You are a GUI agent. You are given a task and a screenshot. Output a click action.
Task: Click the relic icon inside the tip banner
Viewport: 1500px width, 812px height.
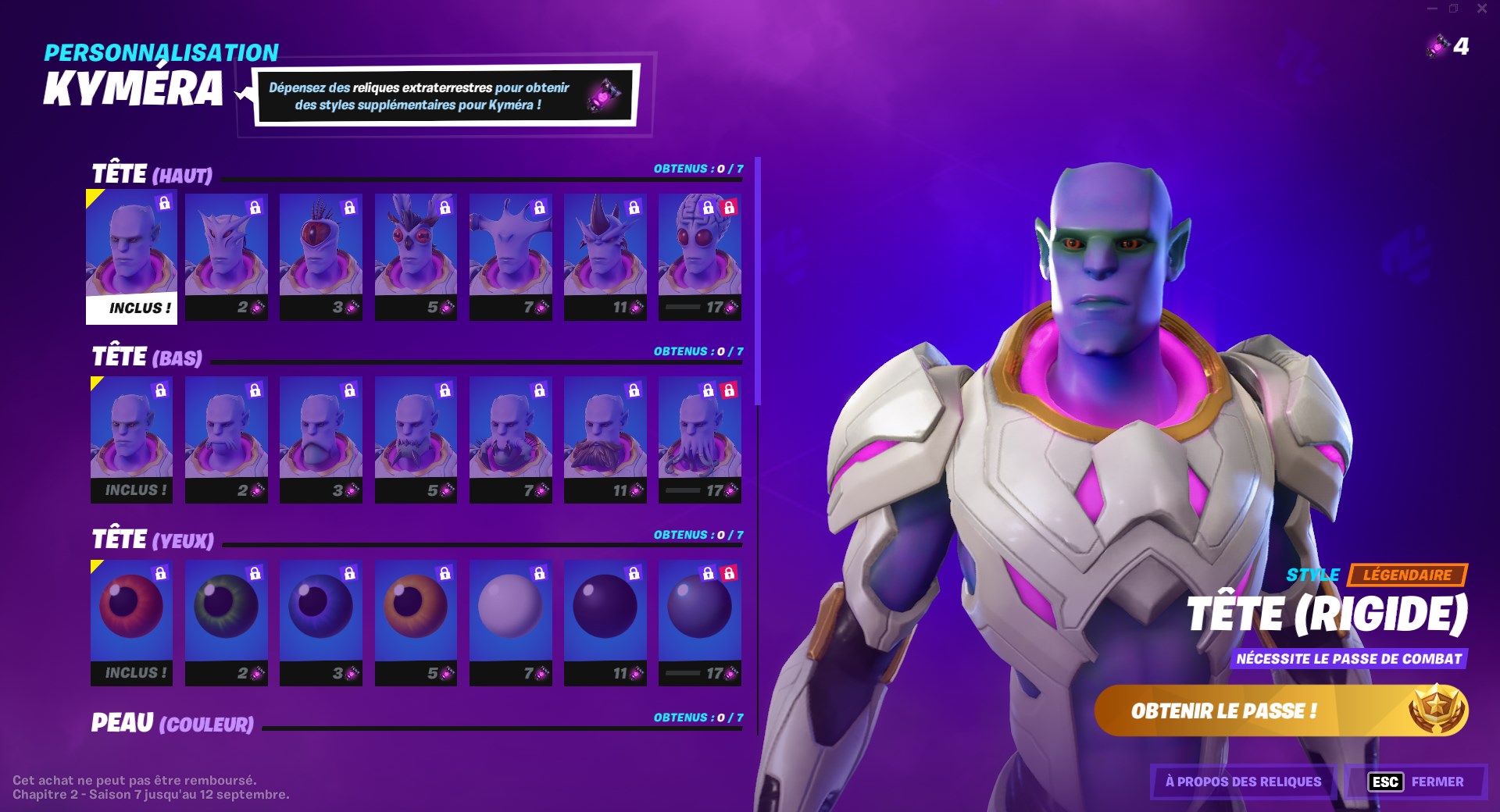[x=608, y=95]
